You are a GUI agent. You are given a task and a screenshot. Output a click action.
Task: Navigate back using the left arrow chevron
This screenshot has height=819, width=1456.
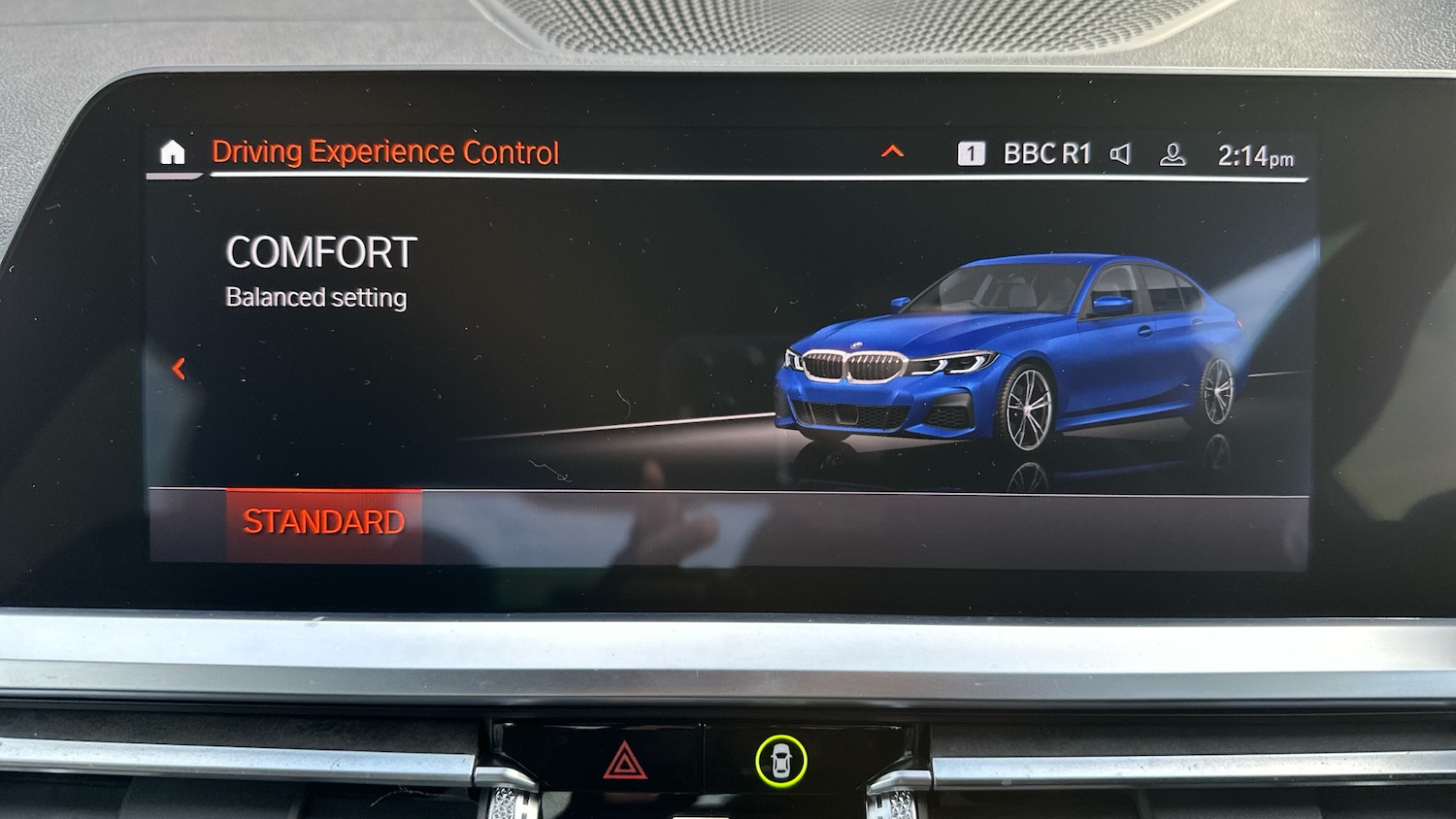tap(180, 370)
